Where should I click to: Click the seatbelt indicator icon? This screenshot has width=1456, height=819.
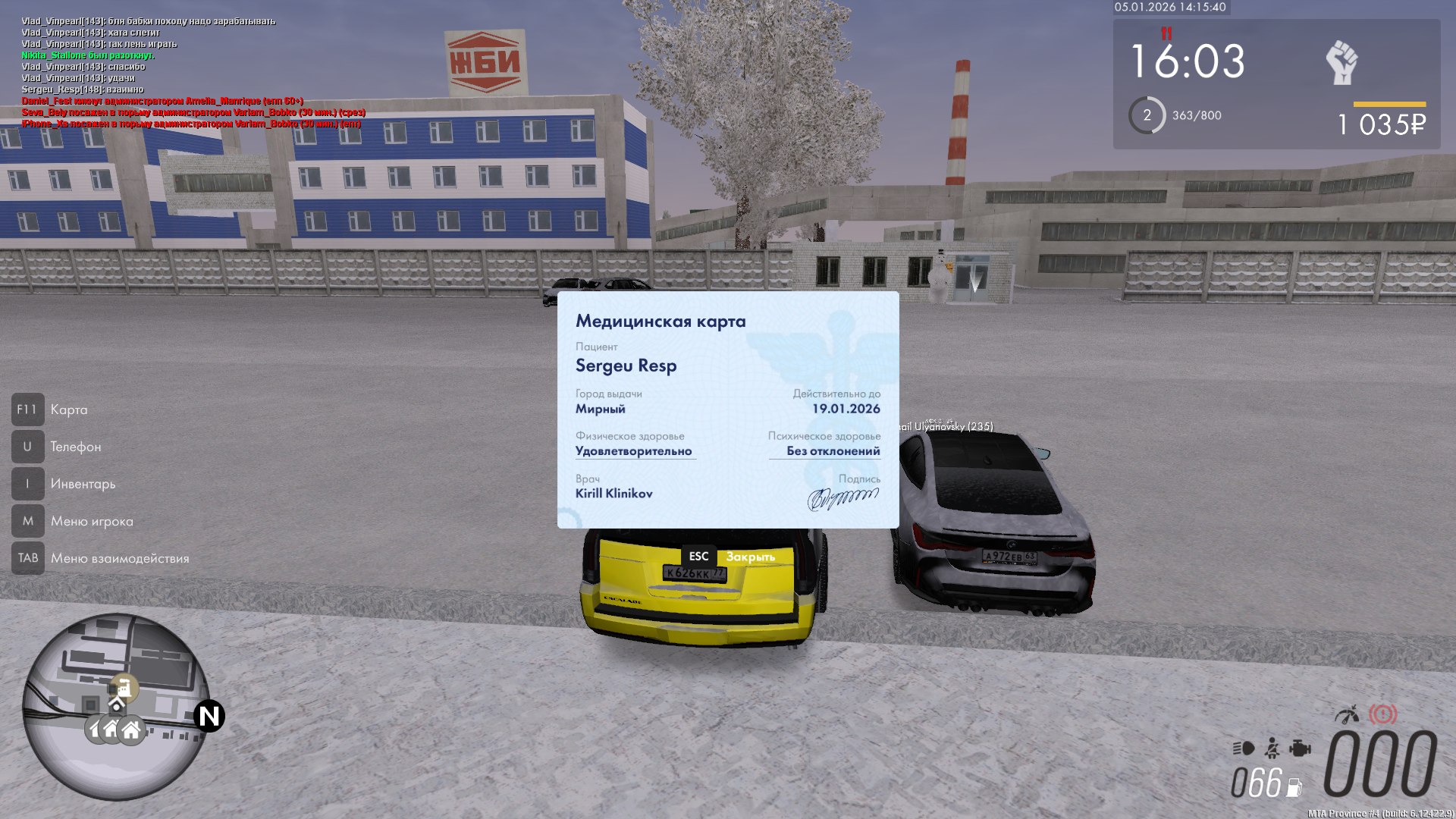click(x=1272, y=748)
